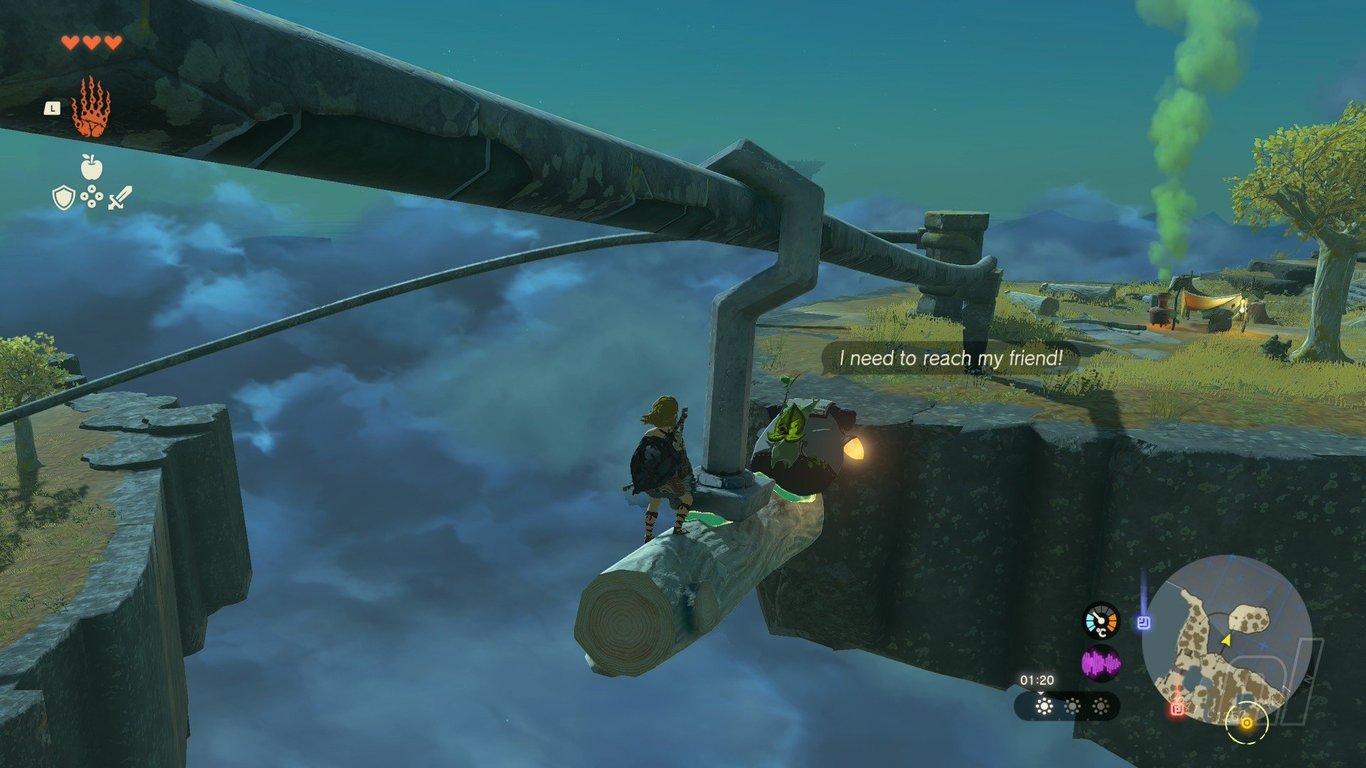This screenshot has width=1366, height=768.
Task: Activate the orange Ultrahand ability icon
Action: click(91, 108)
